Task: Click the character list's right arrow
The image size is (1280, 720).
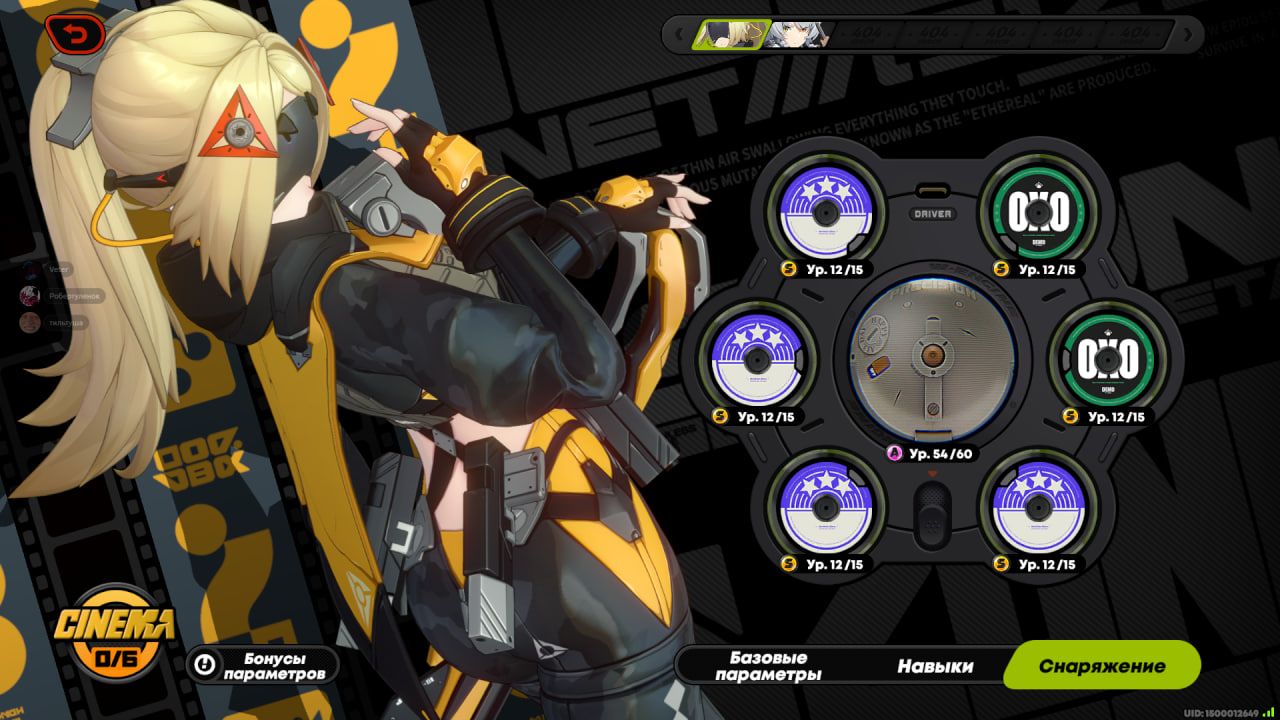Action: (x=1189, y=35)
